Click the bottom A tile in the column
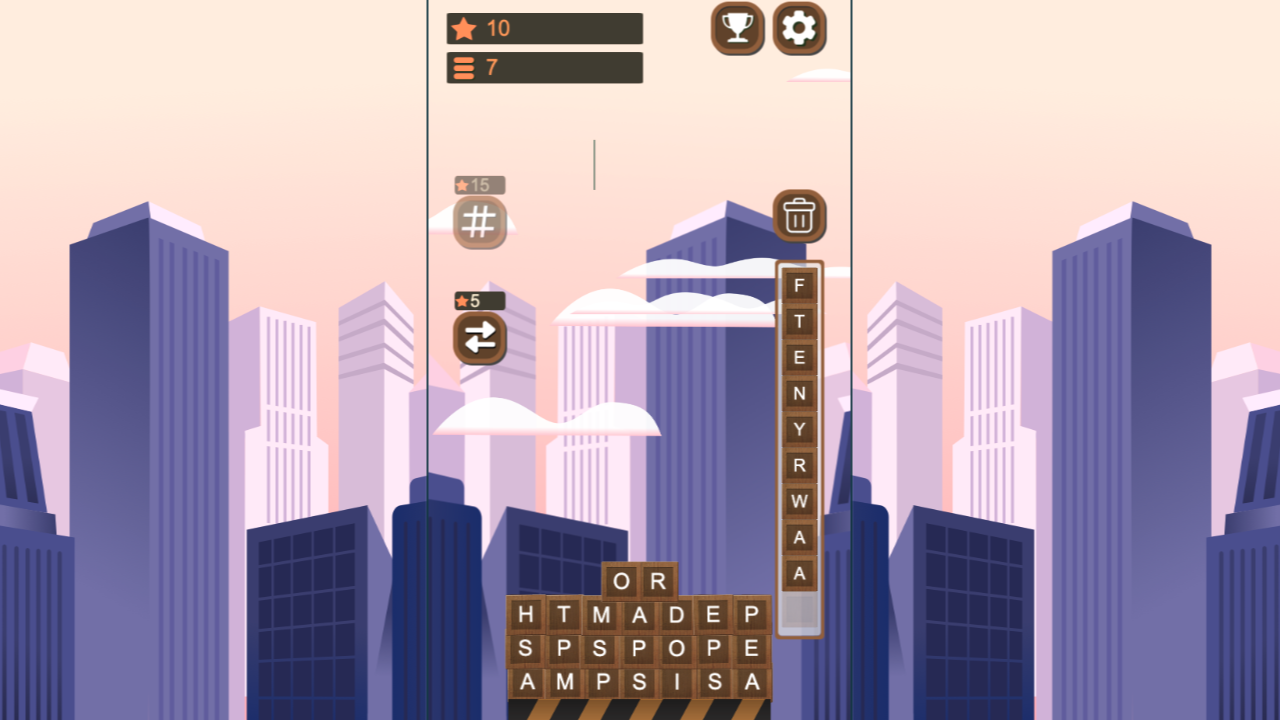 pyautogui.click(x=797, y=572)
